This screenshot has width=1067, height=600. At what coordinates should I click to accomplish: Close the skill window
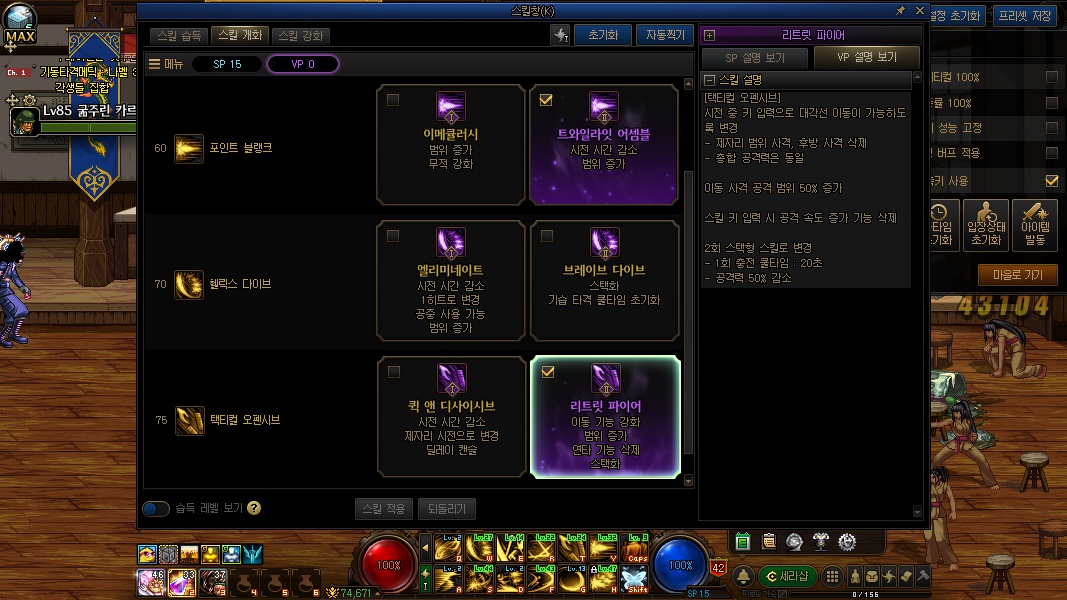coord(918,11)
